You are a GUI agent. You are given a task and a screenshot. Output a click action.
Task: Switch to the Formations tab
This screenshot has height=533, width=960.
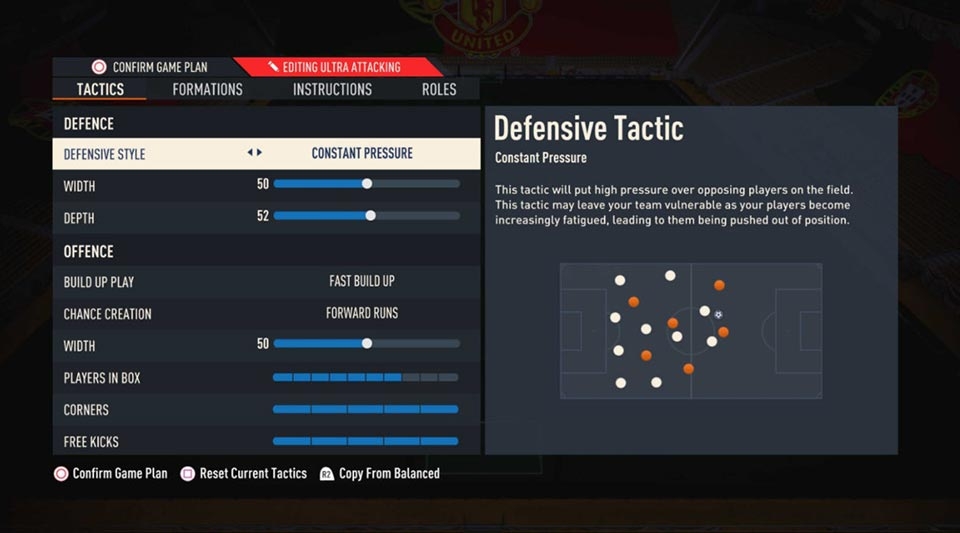point(207,89)
